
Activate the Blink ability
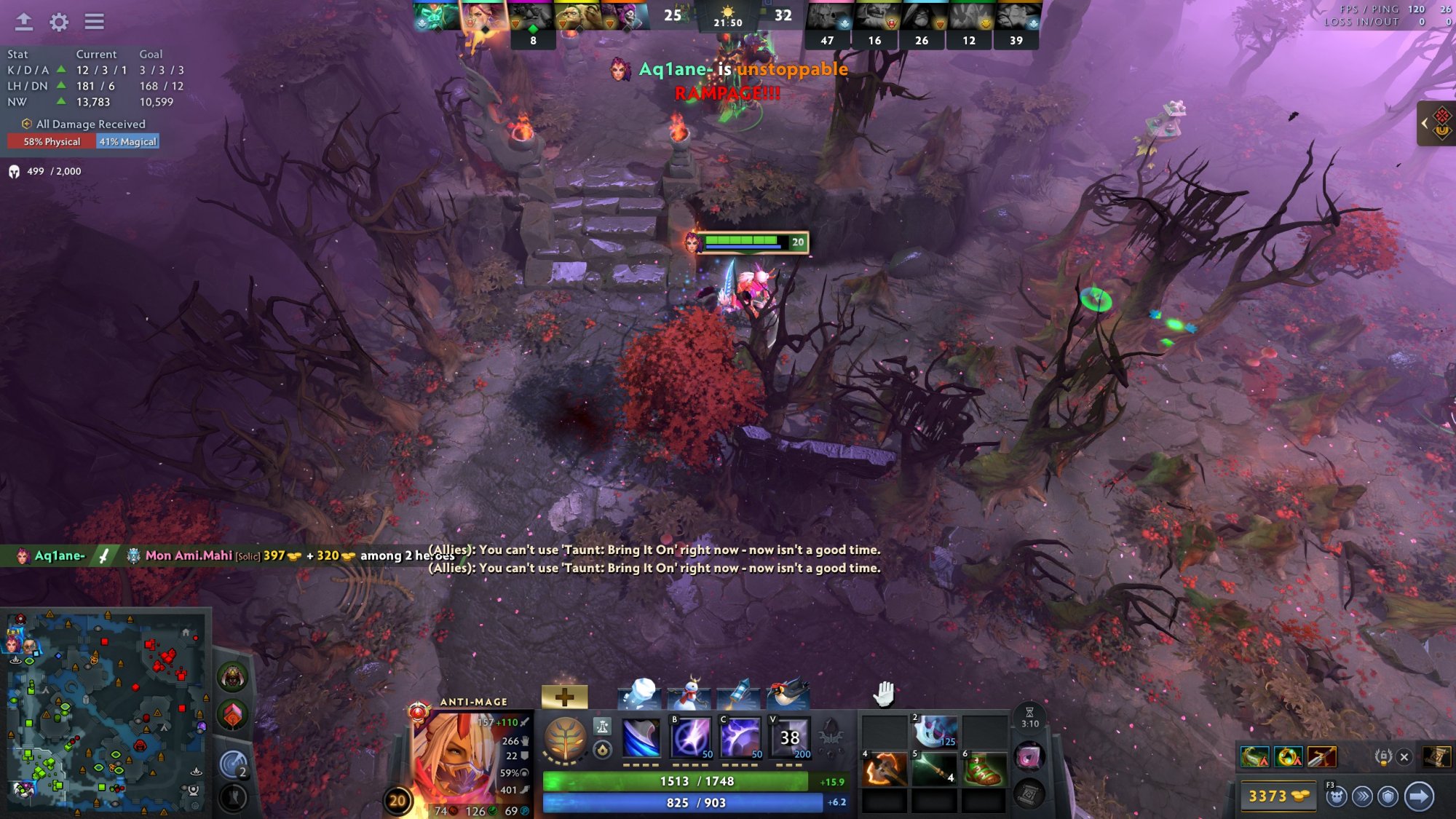690,737
